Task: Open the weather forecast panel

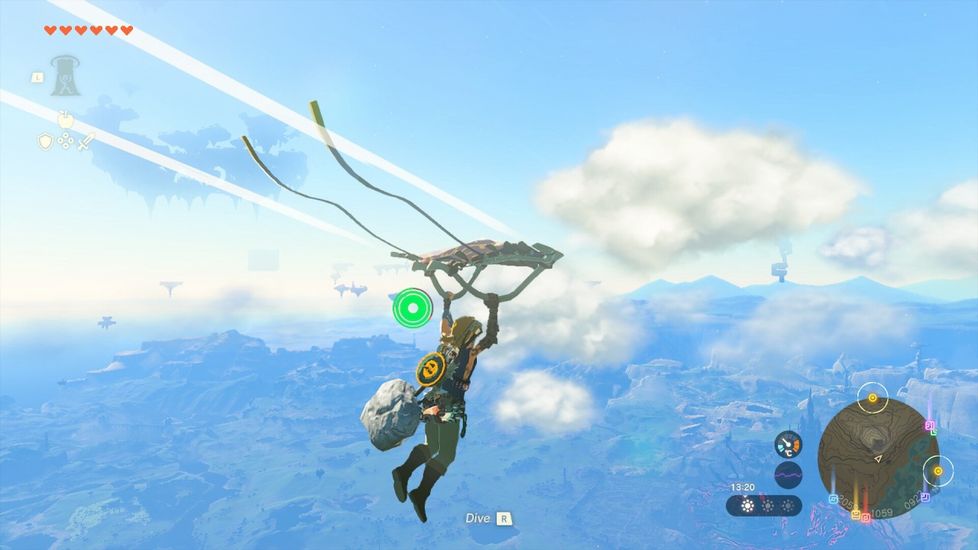Action: coord(764,506)
